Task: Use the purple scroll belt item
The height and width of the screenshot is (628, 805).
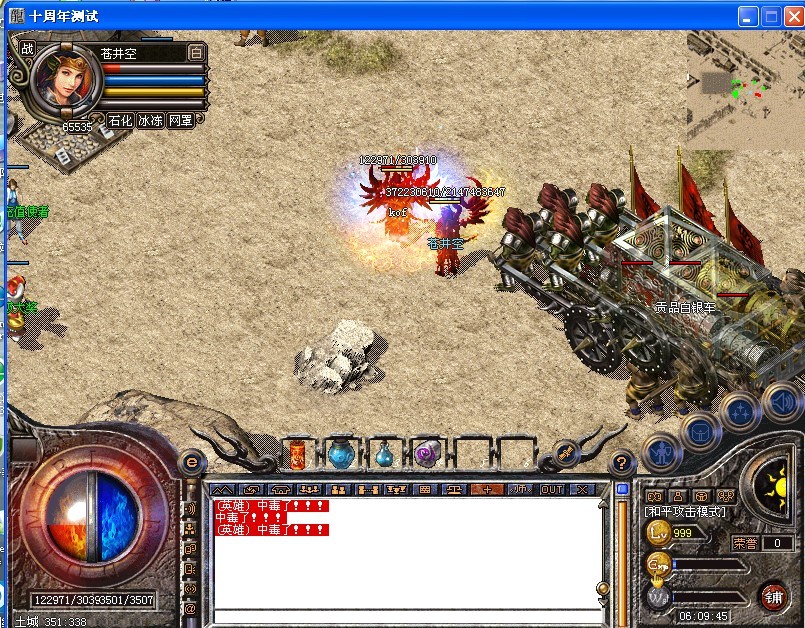Action: (427, 456)
